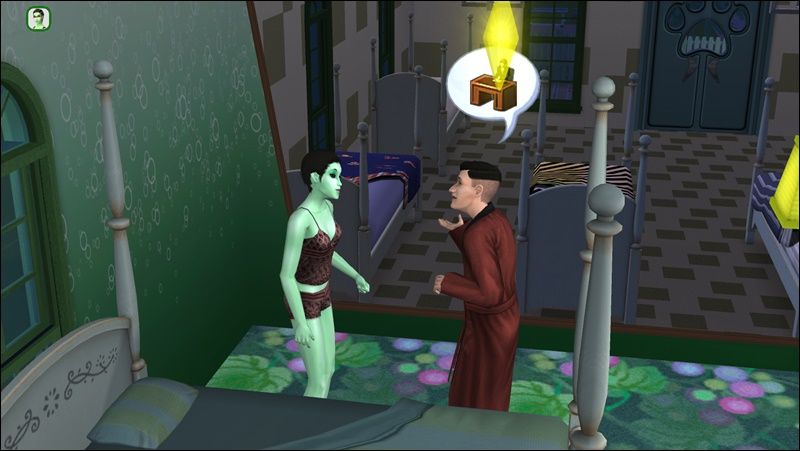The image size is (800, 451).
Task: Click the queued Sim portrait action icon
Action: pos(39,19)
